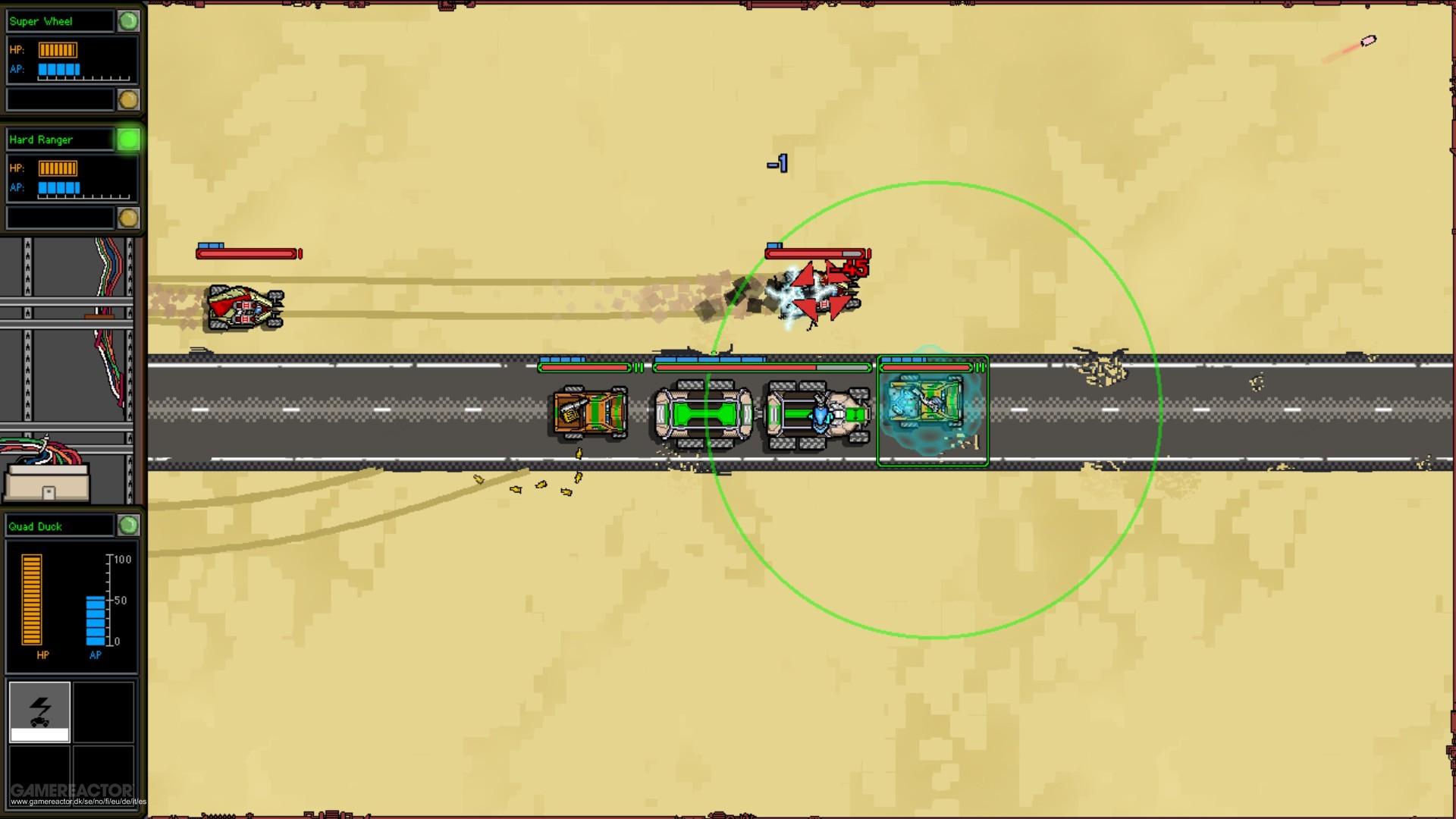Toggle Super Wheel's green status light
The image size is (1456, 819).
[x=128, y=20]
